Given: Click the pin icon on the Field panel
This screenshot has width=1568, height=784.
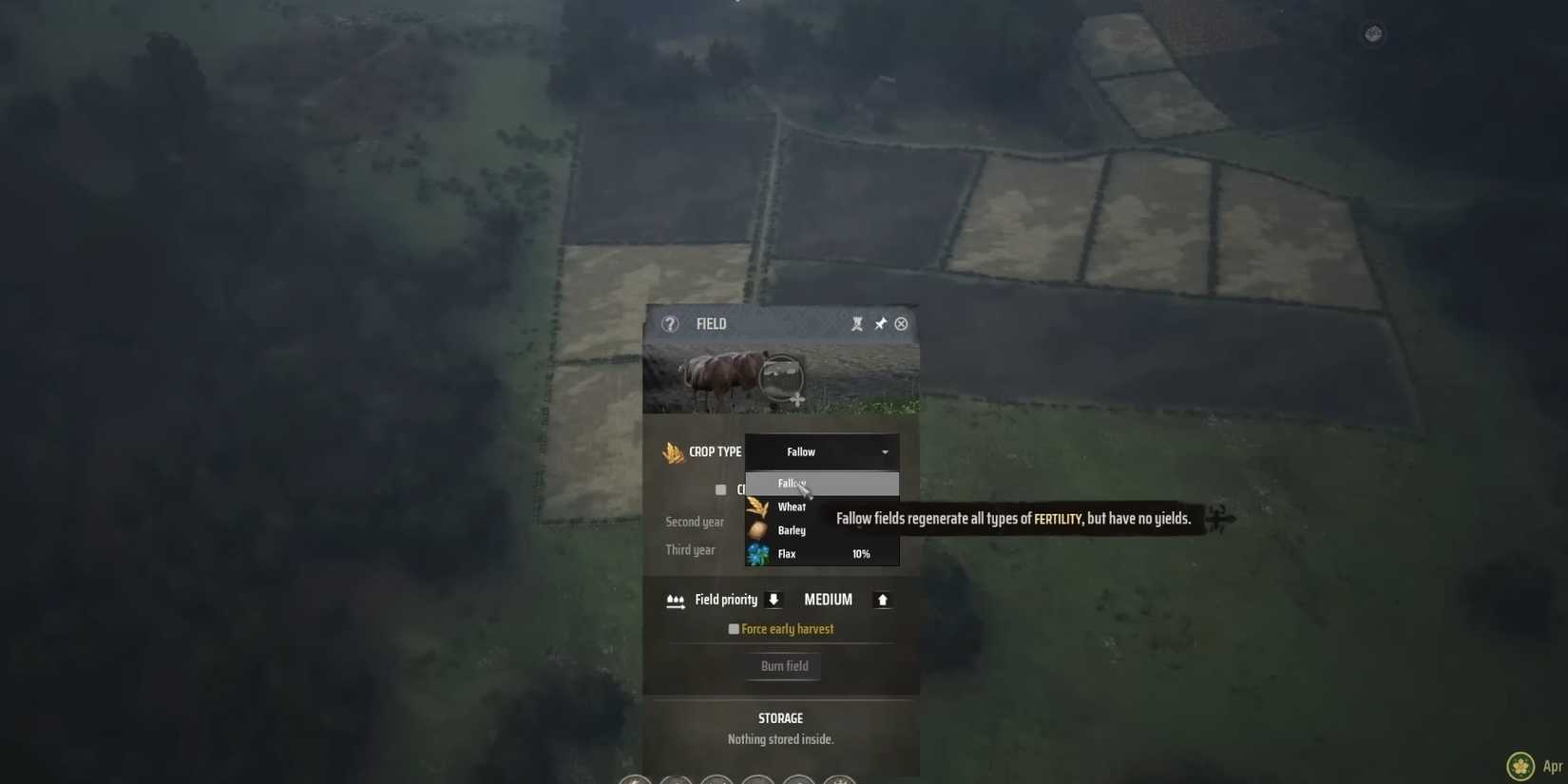Looking at the screenshot, I should 879,323.
